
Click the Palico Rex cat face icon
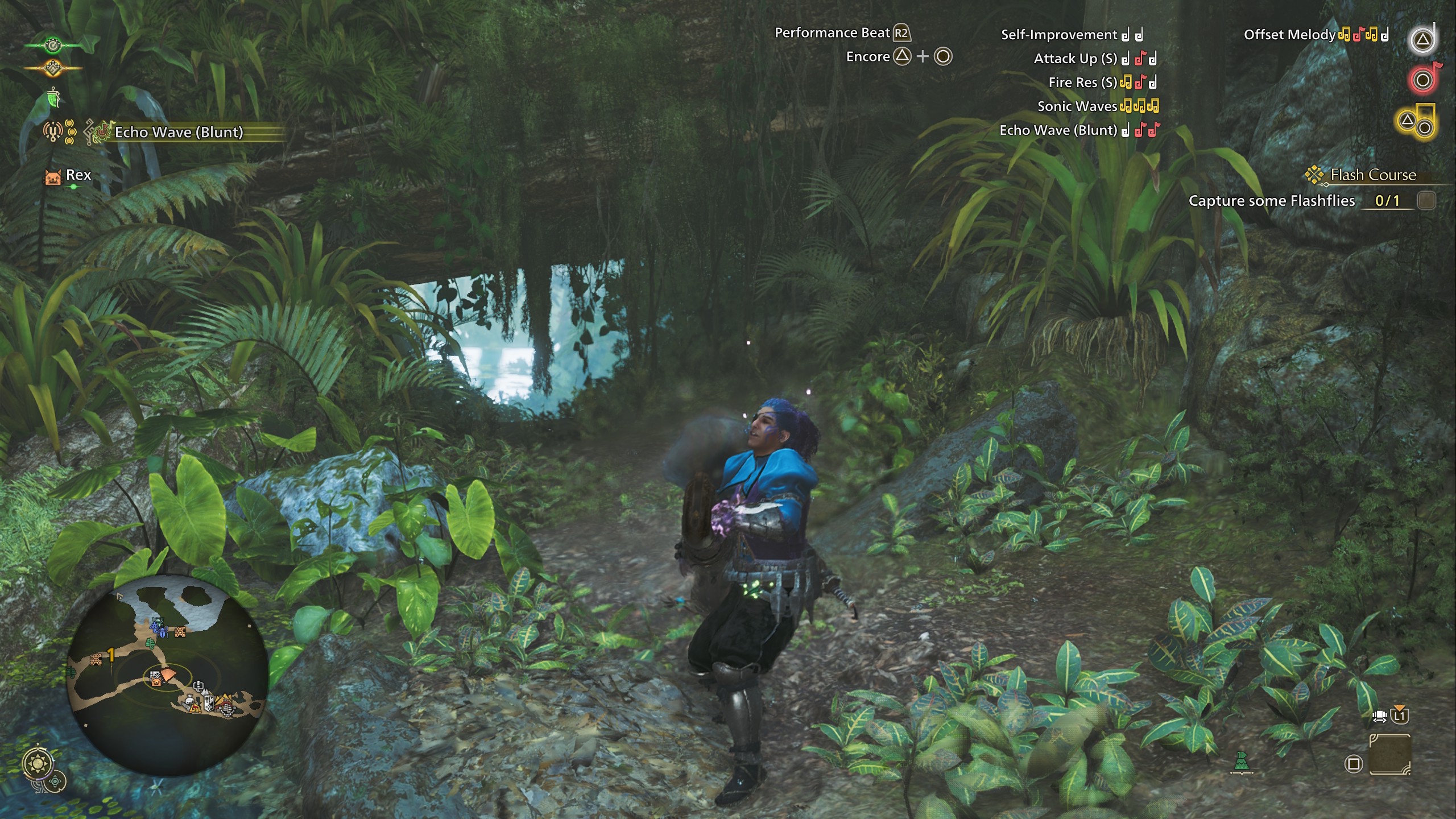click(x=52, y=176)
